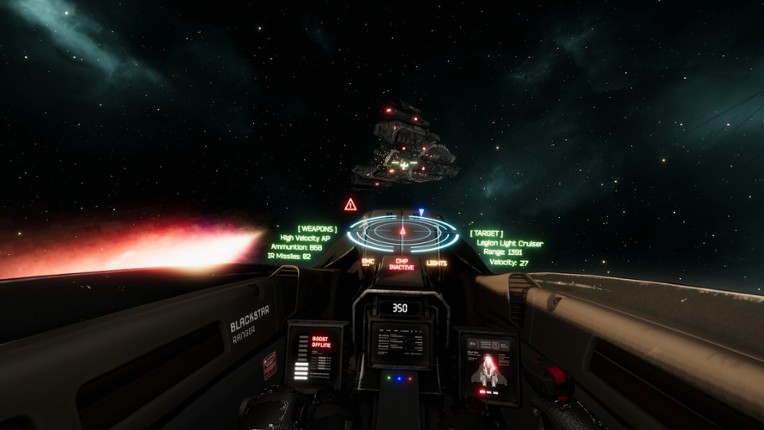Image resolution: width=764 pixels, height=430 pixels.
Task: Toggle the LIGHTS indicator
Action: pyautogui.click(x=437, y=263)
